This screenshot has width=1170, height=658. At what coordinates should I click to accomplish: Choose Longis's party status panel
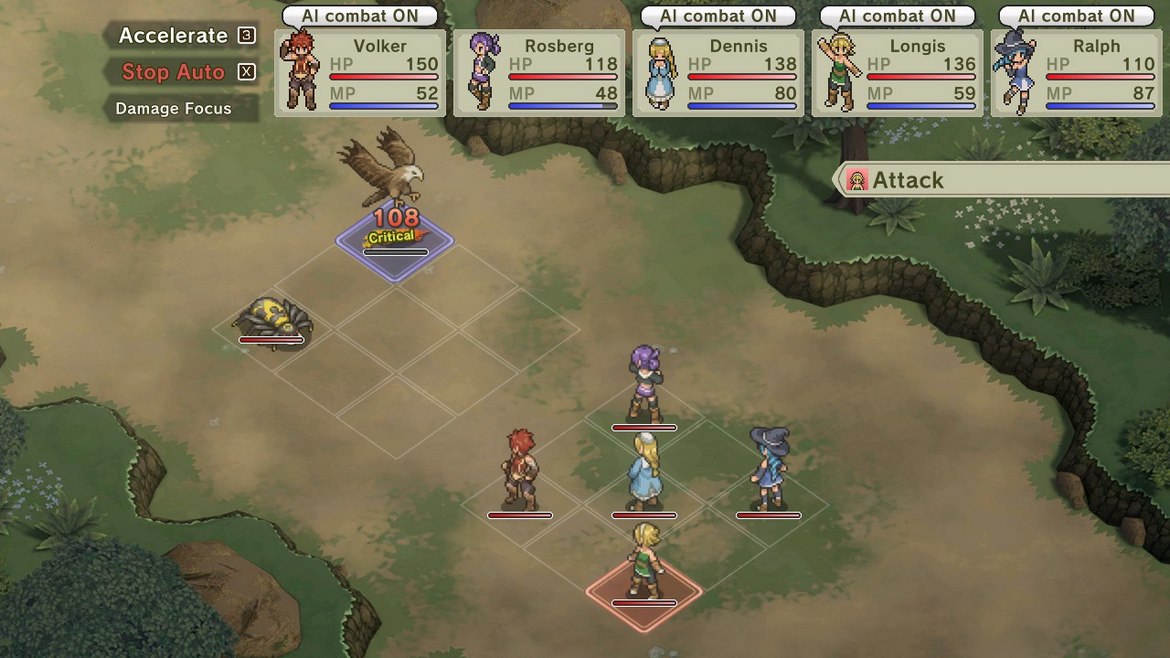tap(897, 73)
